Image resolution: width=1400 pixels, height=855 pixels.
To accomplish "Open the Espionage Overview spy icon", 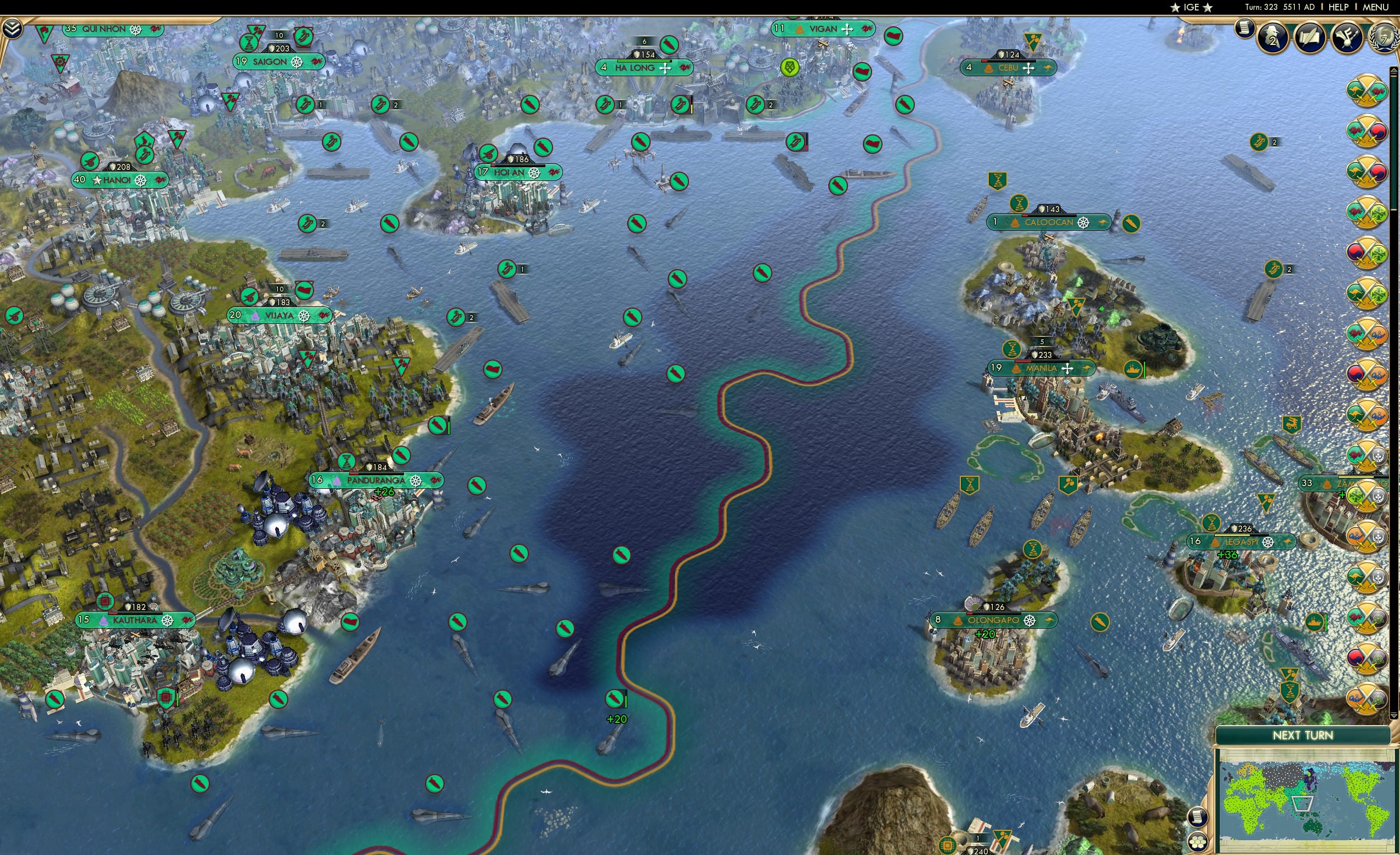I will [x=1273, y=38].
